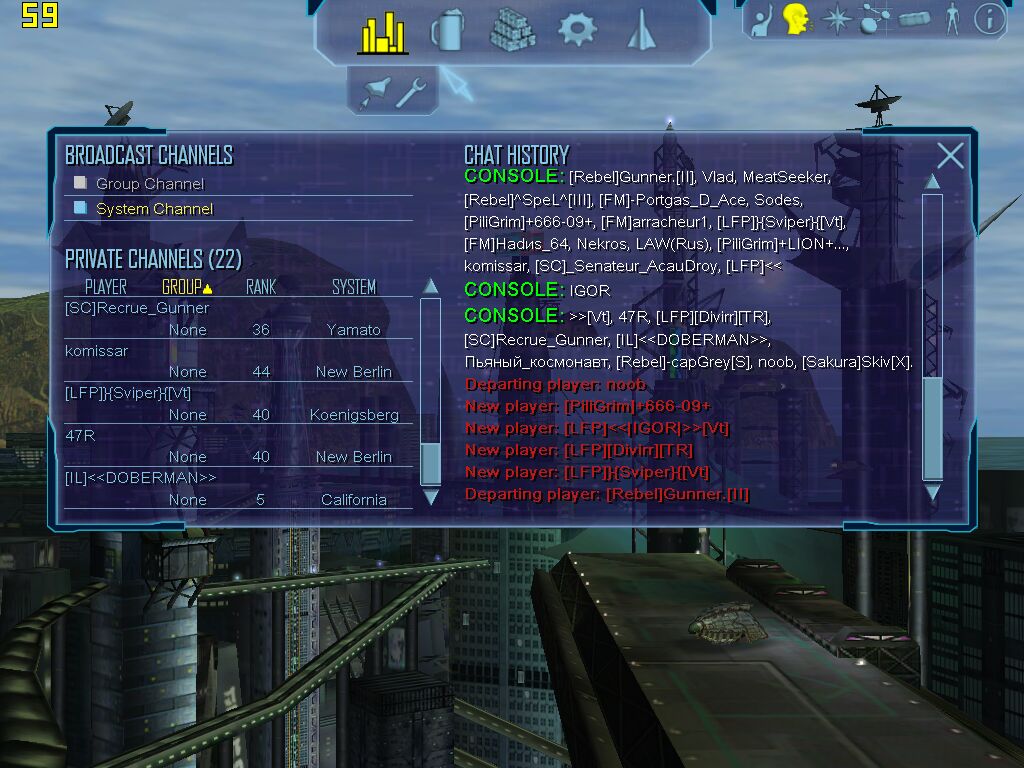1024x768 pixels.
Task: Visit the commodity trader crates icon
Action: [512, 30]
